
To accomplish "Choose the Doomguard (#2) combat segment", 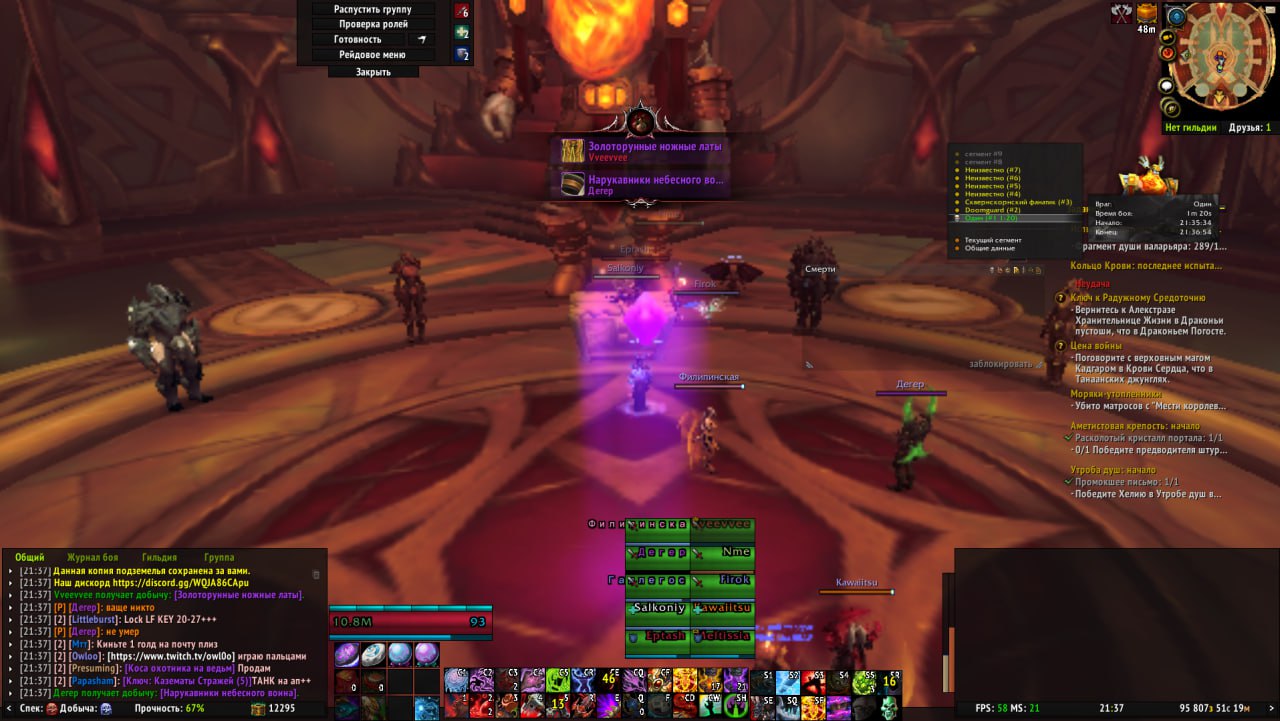I will tap(992, 210).
